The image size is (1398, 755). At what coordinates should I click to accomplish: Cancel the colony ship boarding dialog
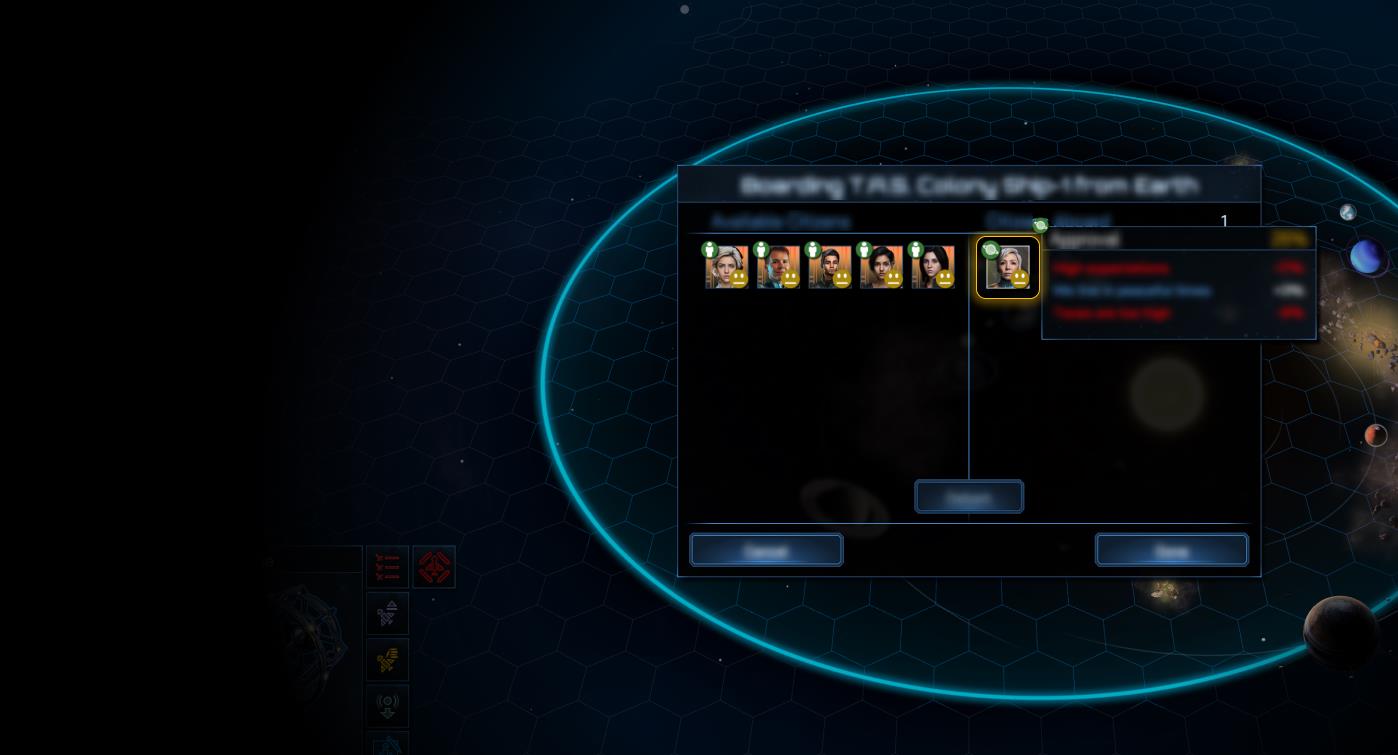(x=766, y=550)
